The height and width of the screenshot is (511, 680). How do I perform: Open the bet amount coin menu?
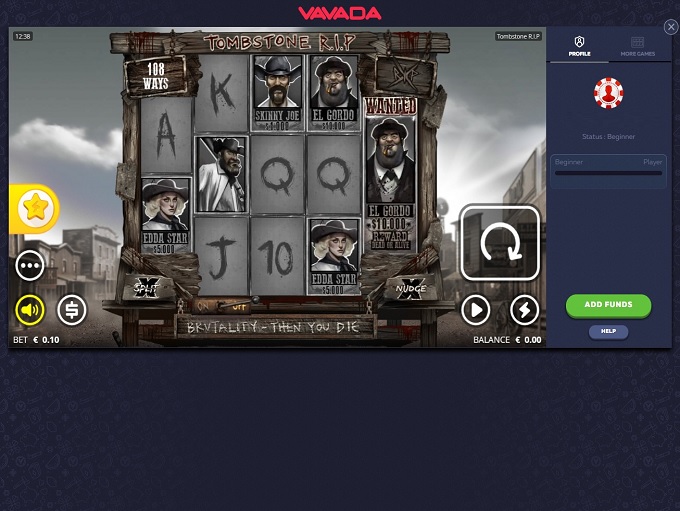(71, 310)
